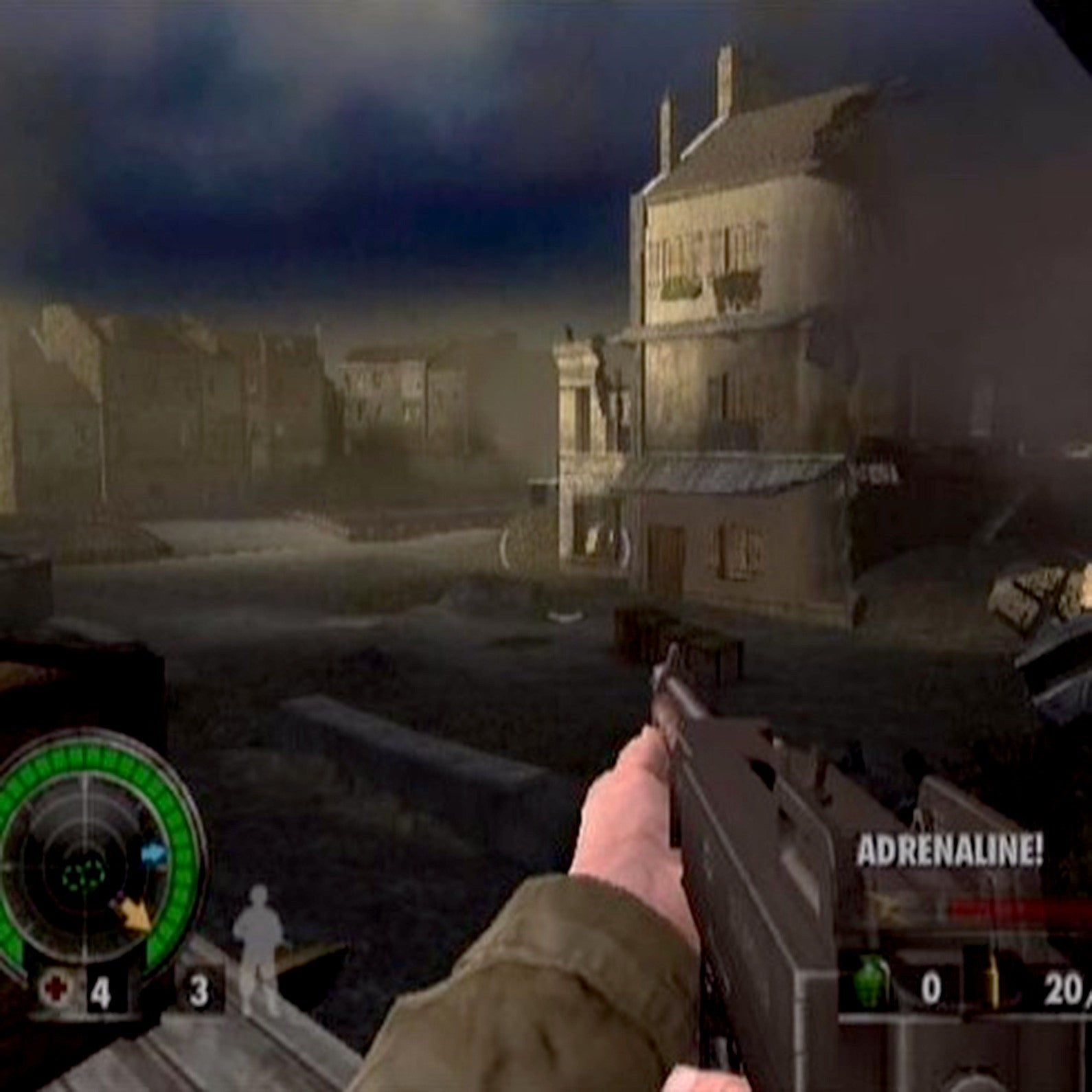The height and width of the screenshot is (1092, 1092).
Task: Select the ammo clip icon near the 20 counter
Action: coord(995,986)
